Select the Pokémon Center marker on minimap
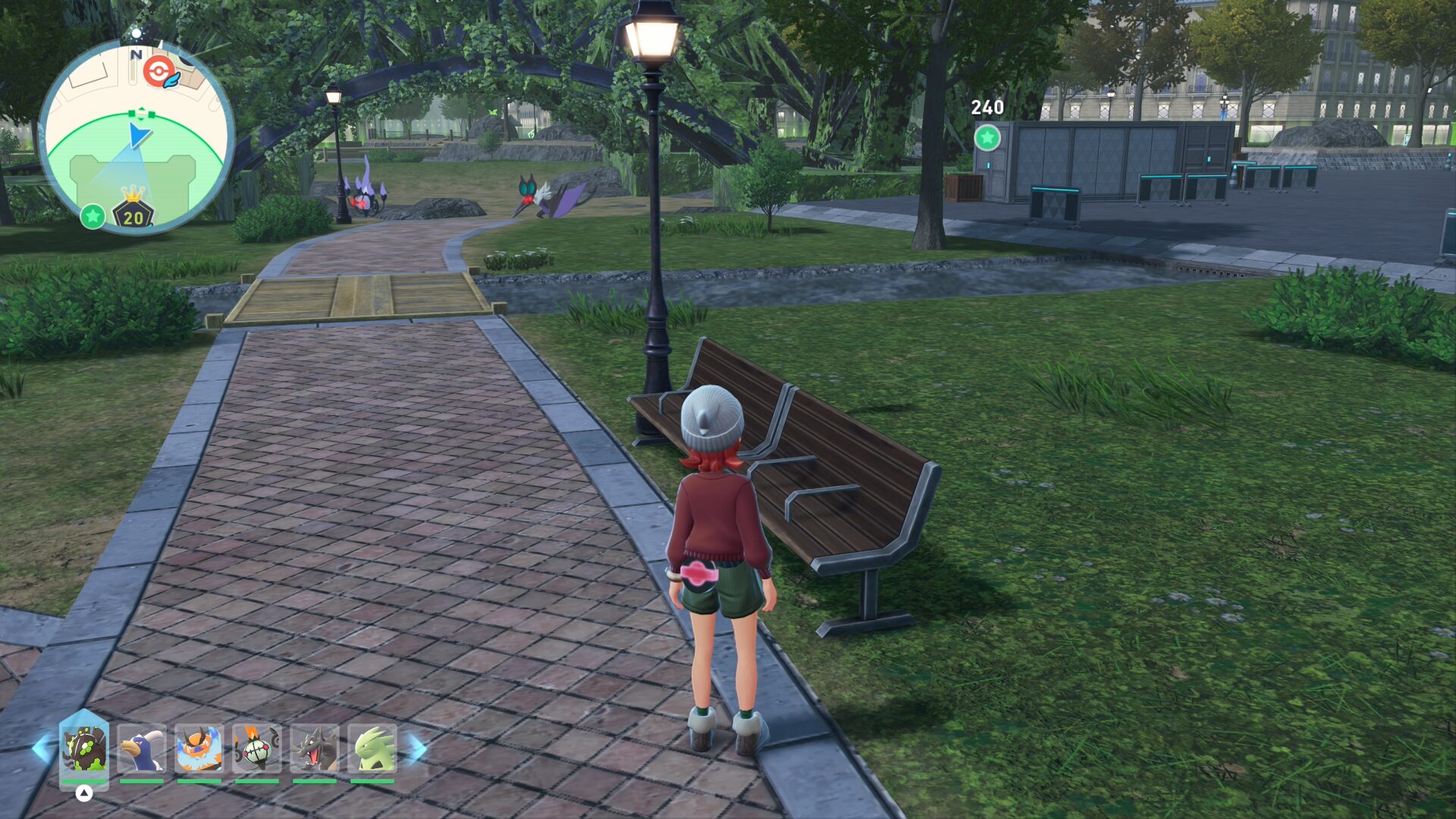Screen dimensions: 1456x819 pos(158,71)
